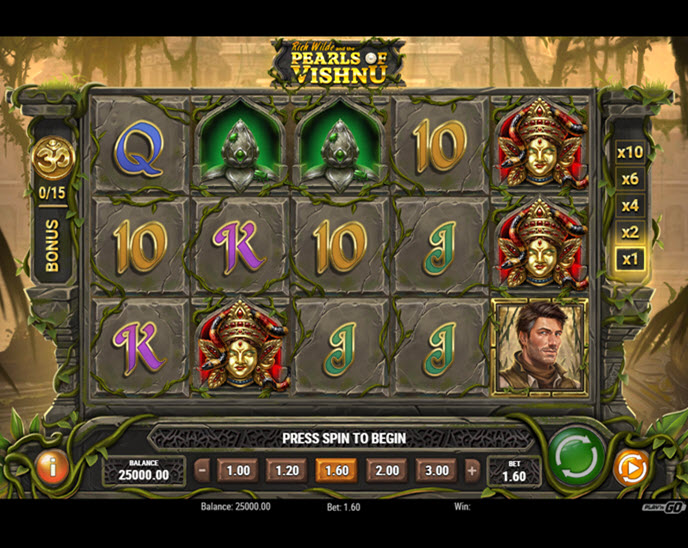Choose the 1.20 bet value

tap(287, 470)
